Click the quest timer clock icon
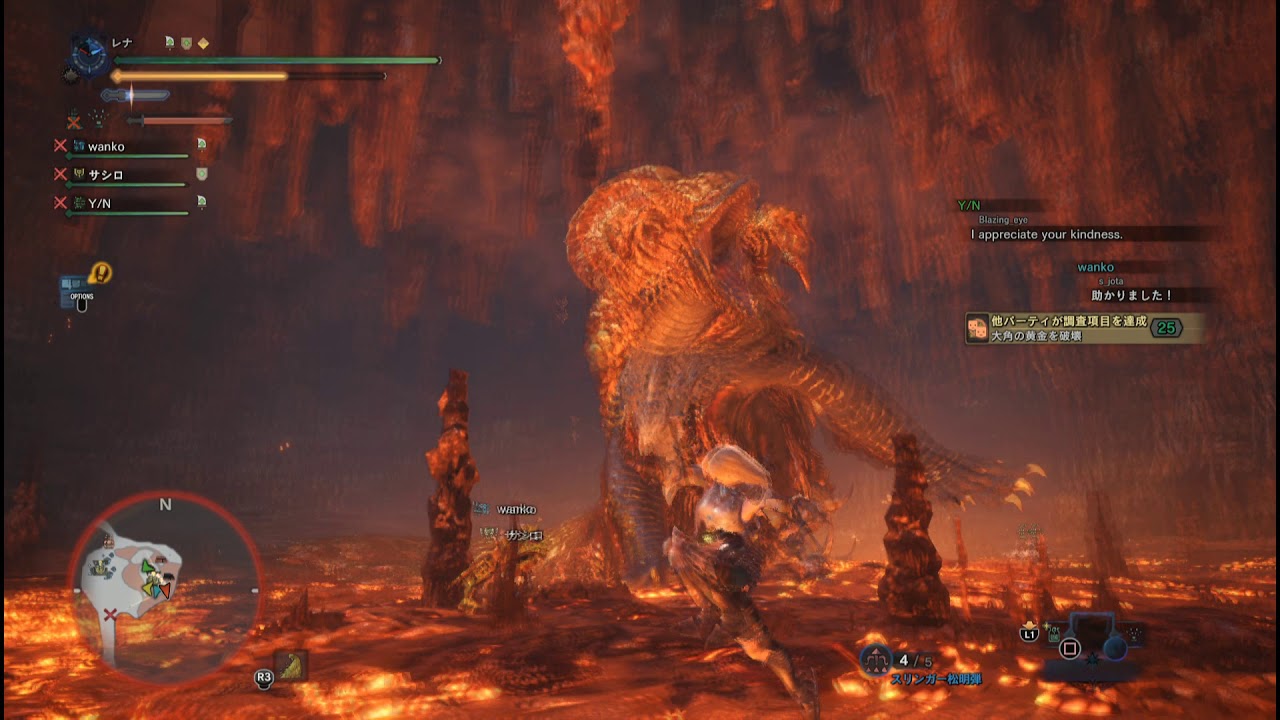 (x=89, y=56)
